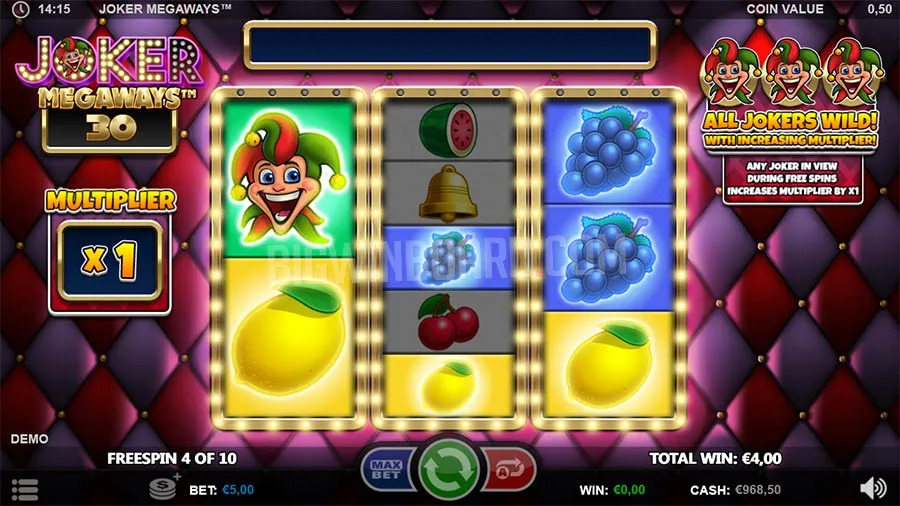Set the bet with Max Bet
Viewport: 900px width, 506px height.
tap(387, 468)
